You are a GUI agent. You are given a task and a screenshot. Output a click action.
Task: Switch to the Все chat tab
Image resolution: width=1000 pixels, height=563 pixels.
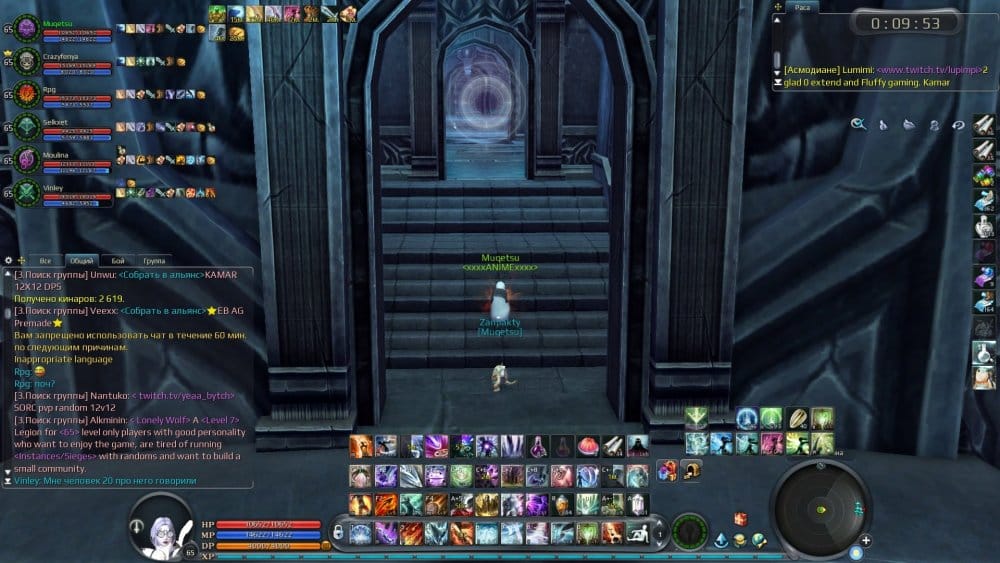[x=45, y=260]
